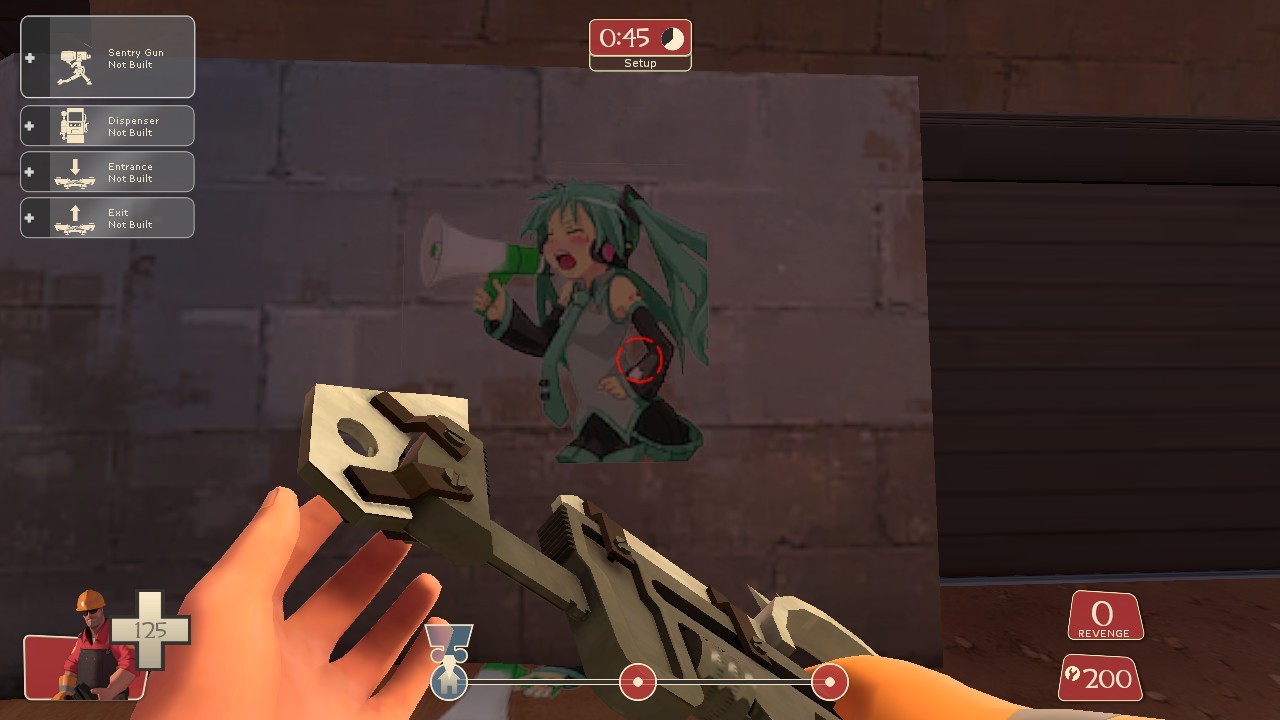Click the Setup label under the timer
This screenshot has width=1280, height=720.
(640, 63)
